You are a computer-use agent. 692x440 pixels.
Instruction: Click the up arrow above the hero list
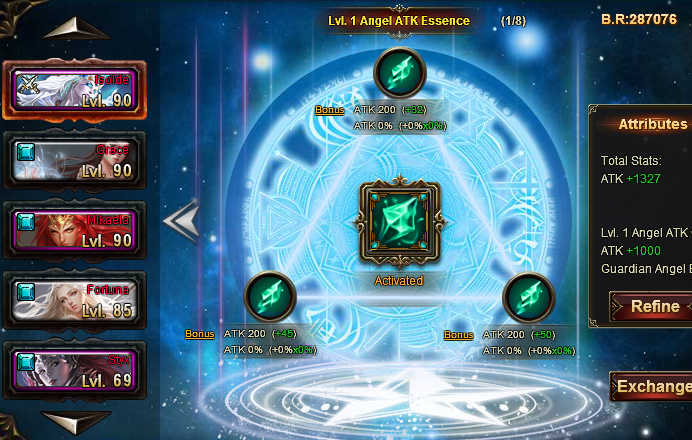[x=76, y=28]
